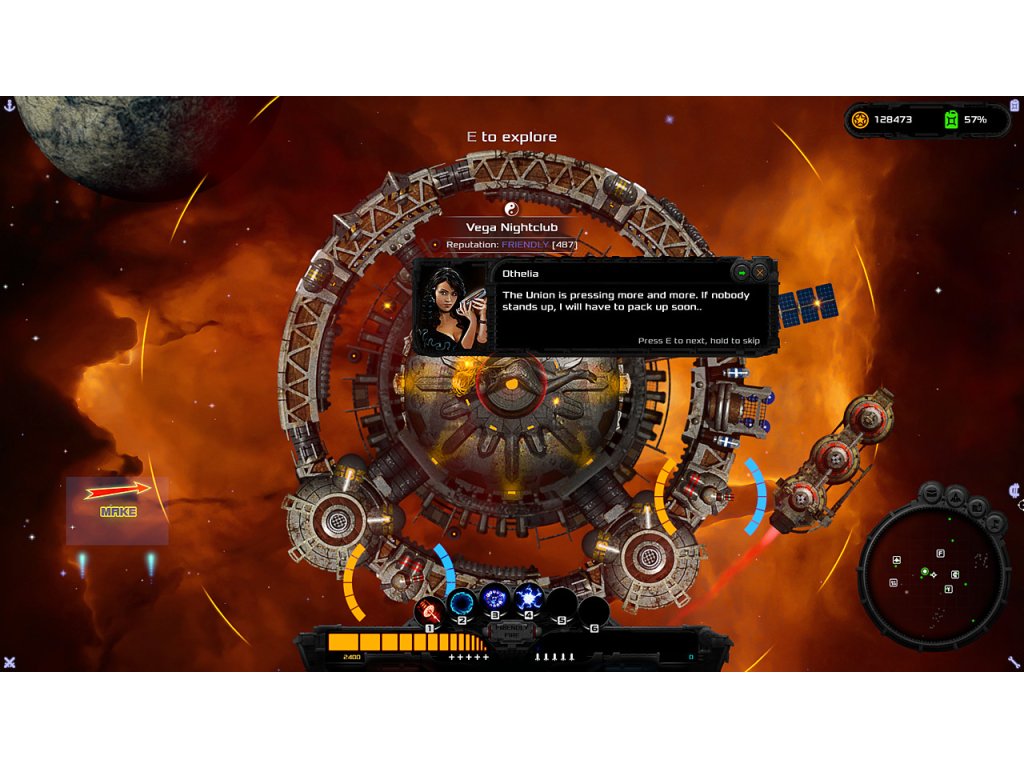This screenshot has height=768, width=1024.
Task: Toggle the Friendly Fire button
Action: (508, 631)
